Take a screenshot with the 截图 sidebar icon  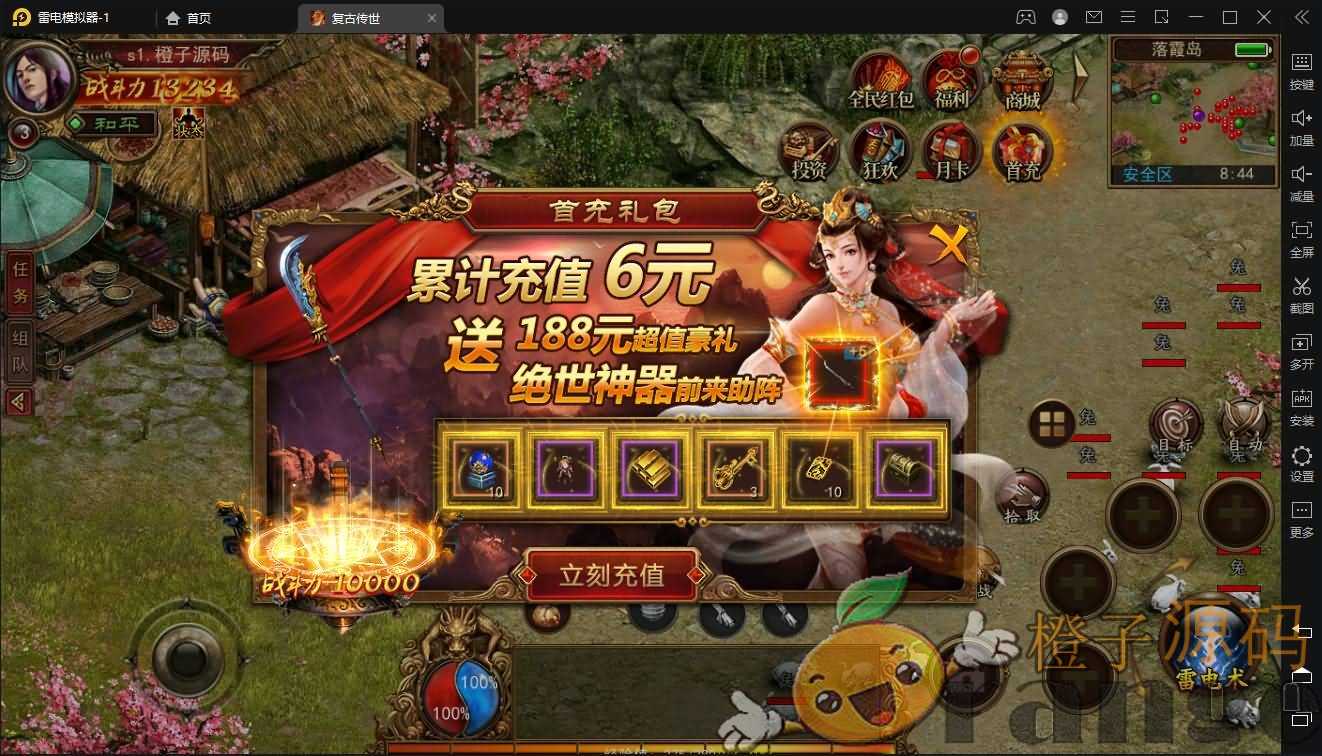pos(1301,295)
